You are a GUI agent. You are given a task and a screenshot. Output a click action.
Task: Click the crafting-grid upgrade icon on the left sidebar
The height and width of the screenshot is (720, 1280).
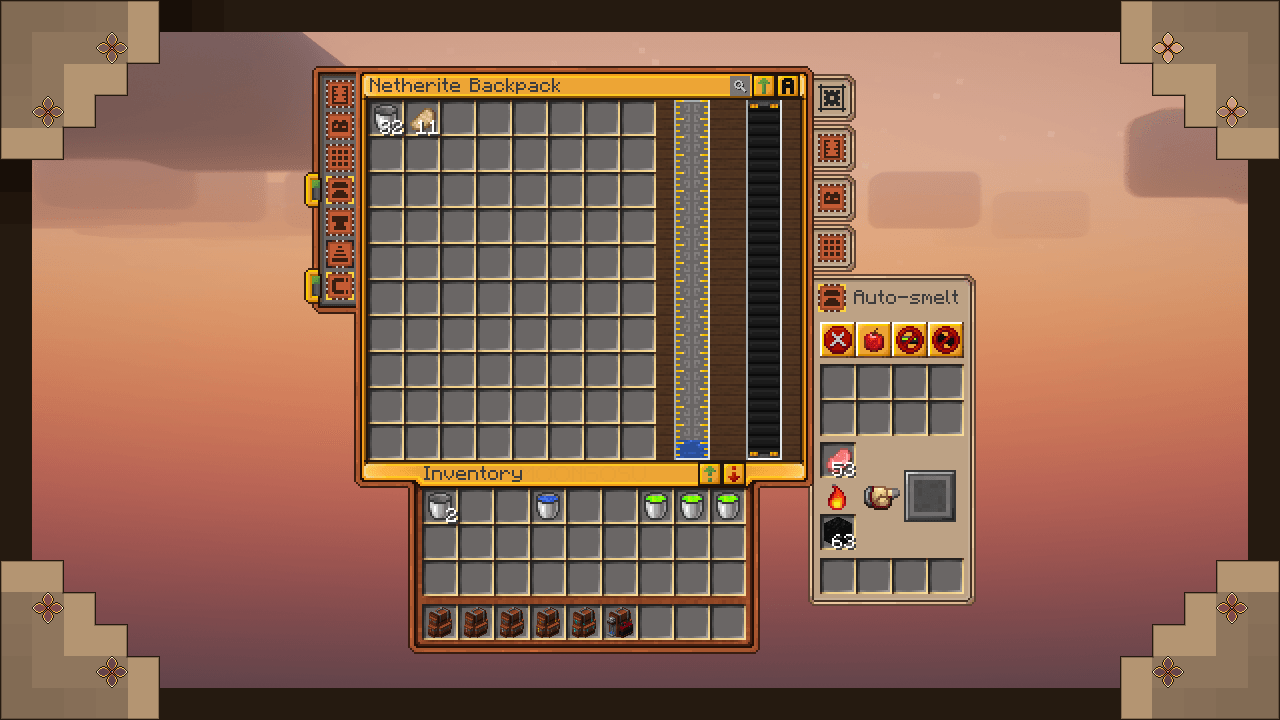[x=340, y=156]
